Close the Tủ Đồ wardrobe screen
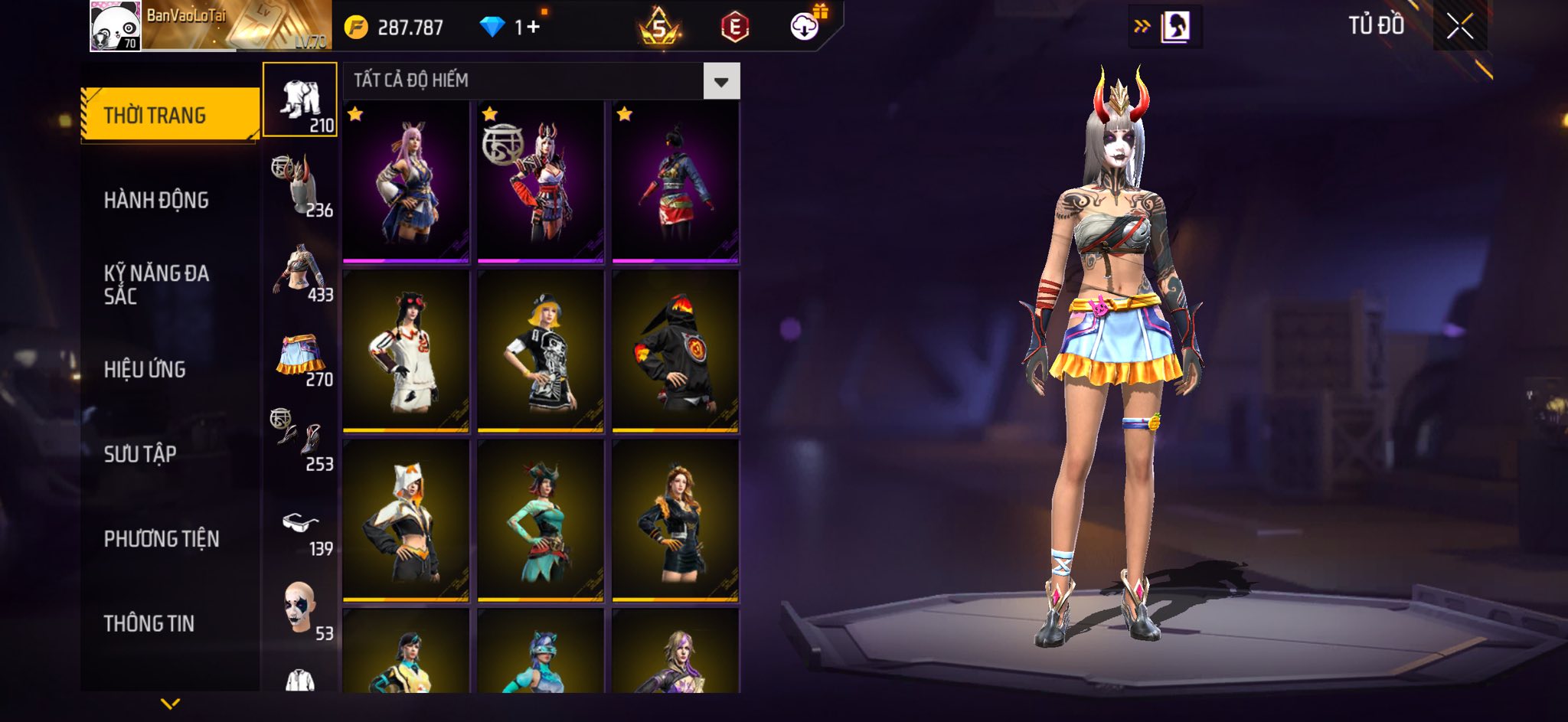Screen dimensions: 1568x722 click(1459, 27)
